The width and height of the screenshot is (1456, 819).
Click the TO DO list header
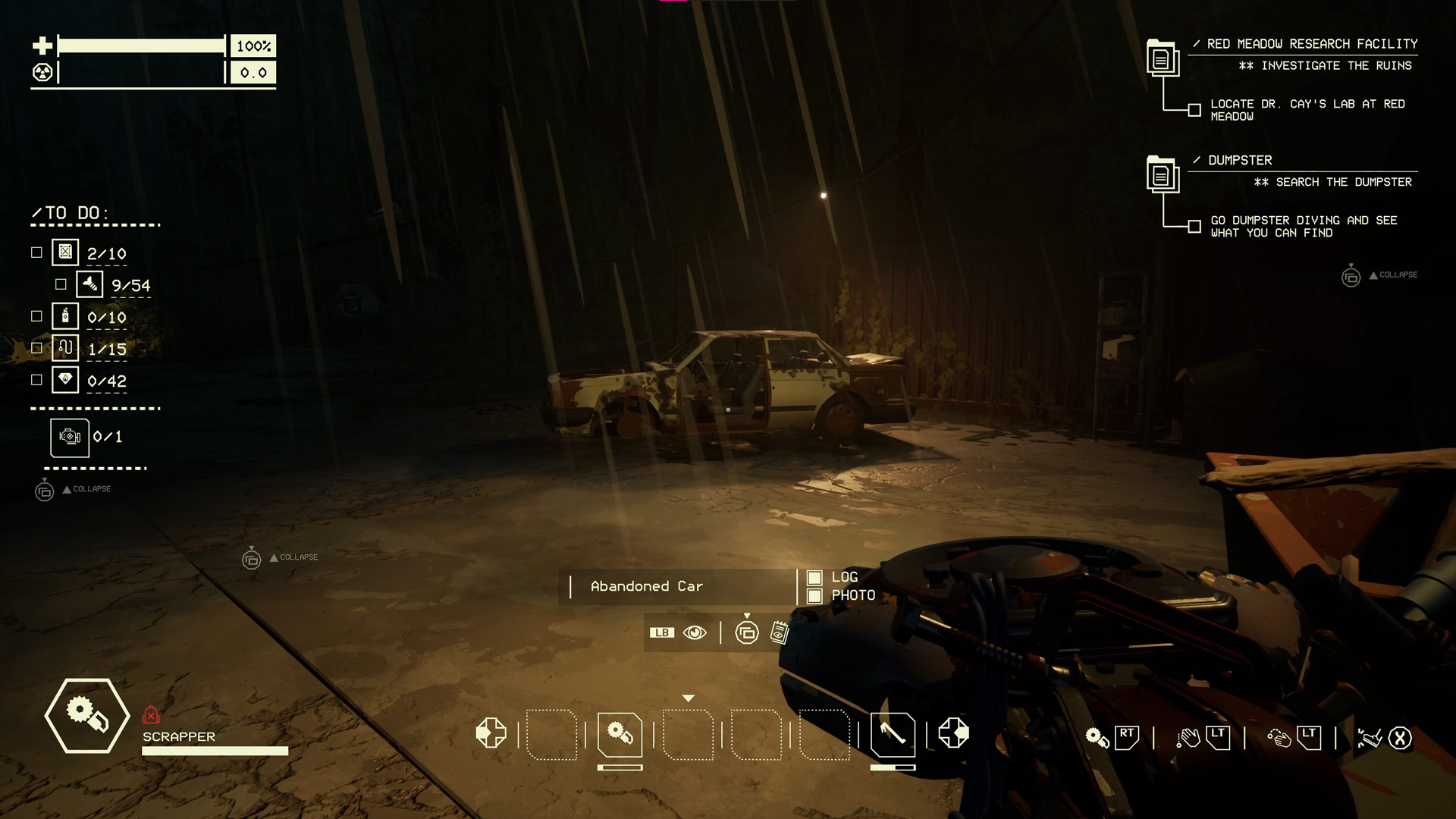[x=72, y=213]
